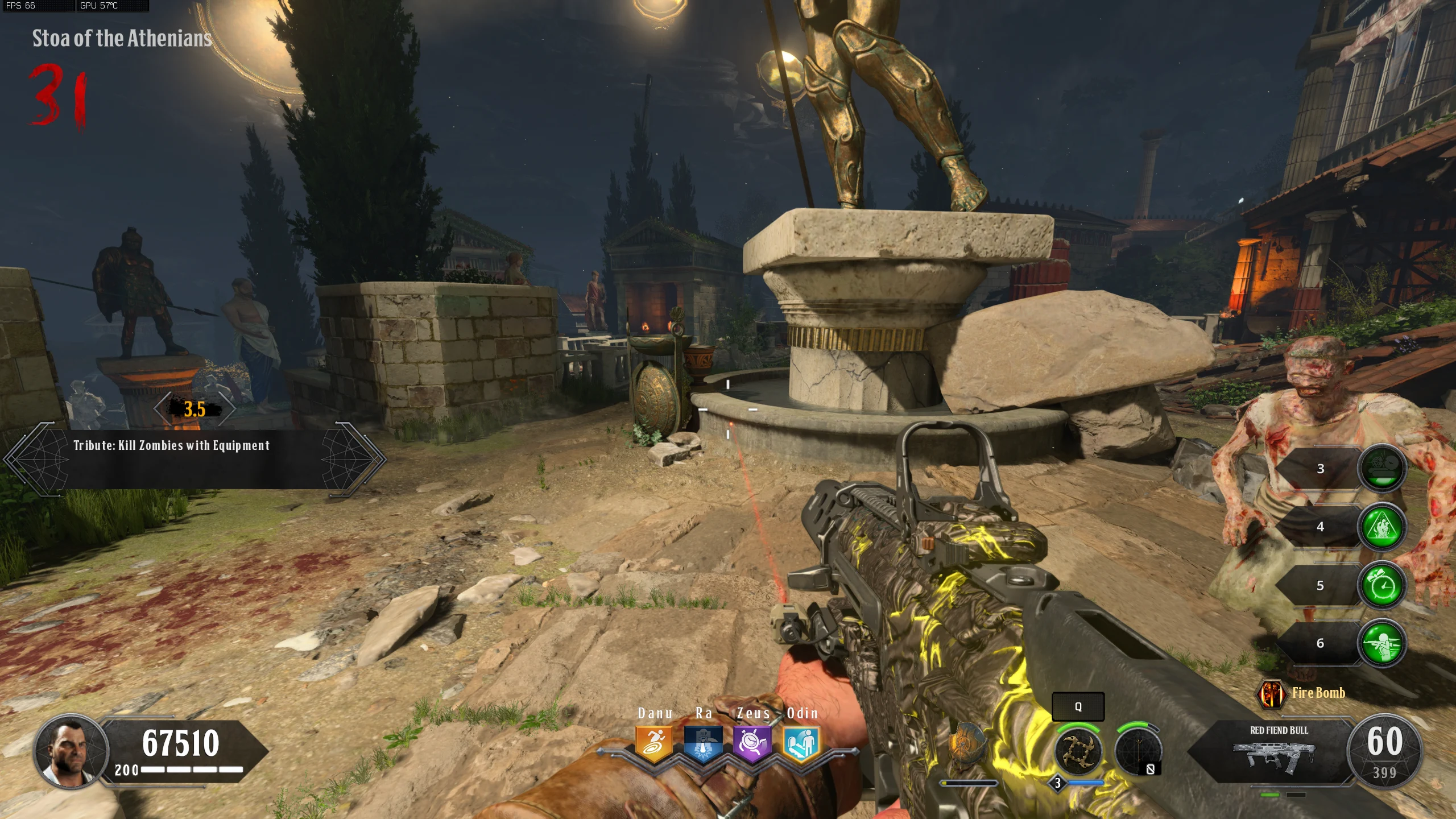Image resolution: width=1456 pixels, height=819 pixels.
Task: Activate the rifleman elixir in slot 6
Action: [x=1382, y=644]
